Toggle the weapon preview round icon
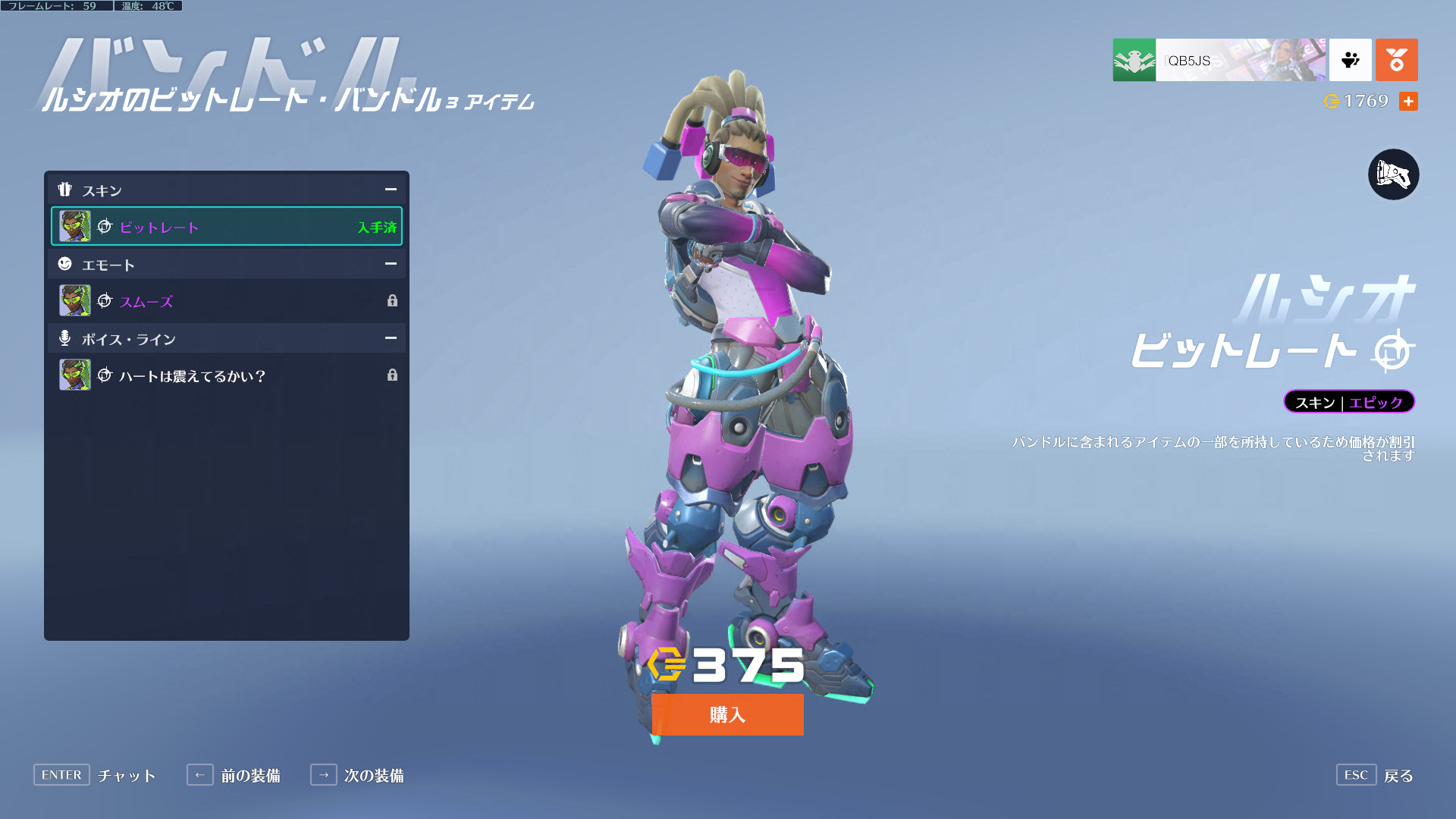 click(x=1393, y=174)
